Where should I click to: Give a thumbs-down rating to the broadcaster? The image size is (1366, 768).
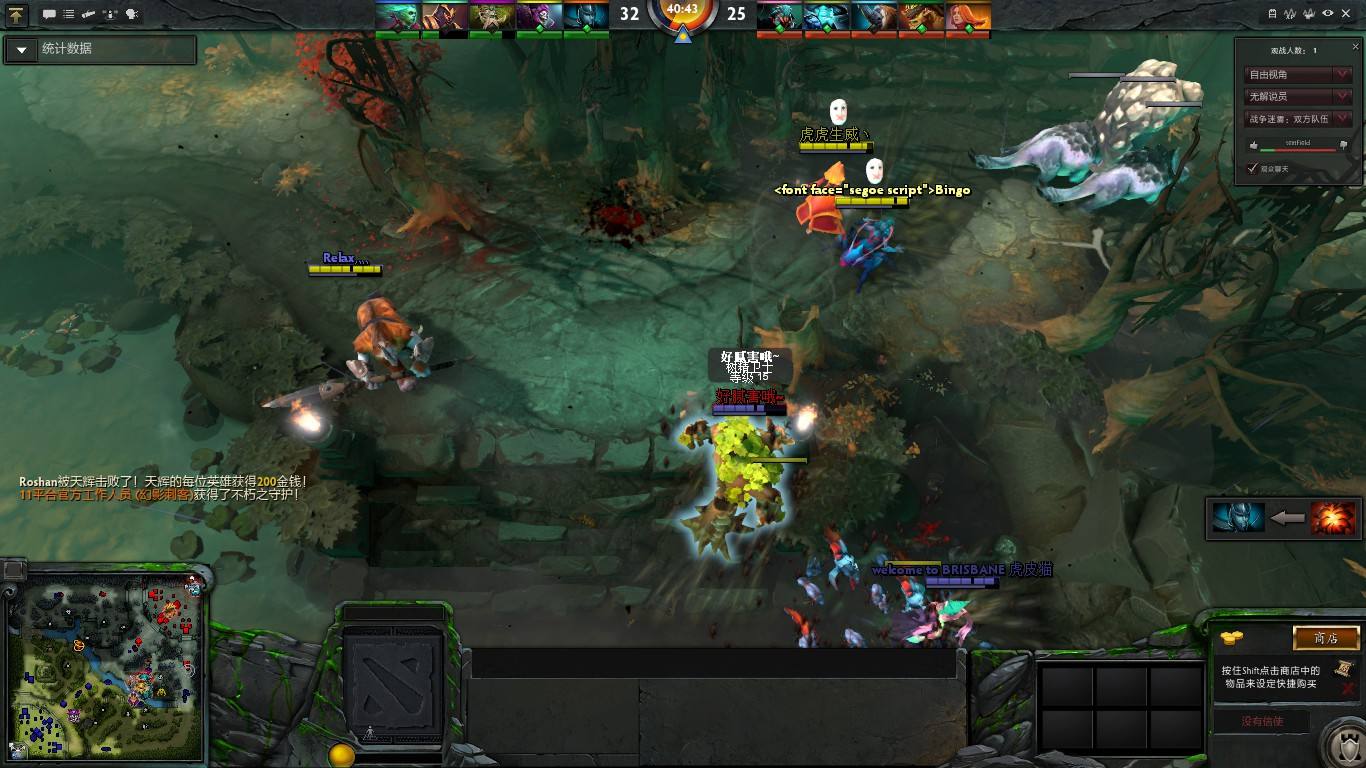(1343, 144)
